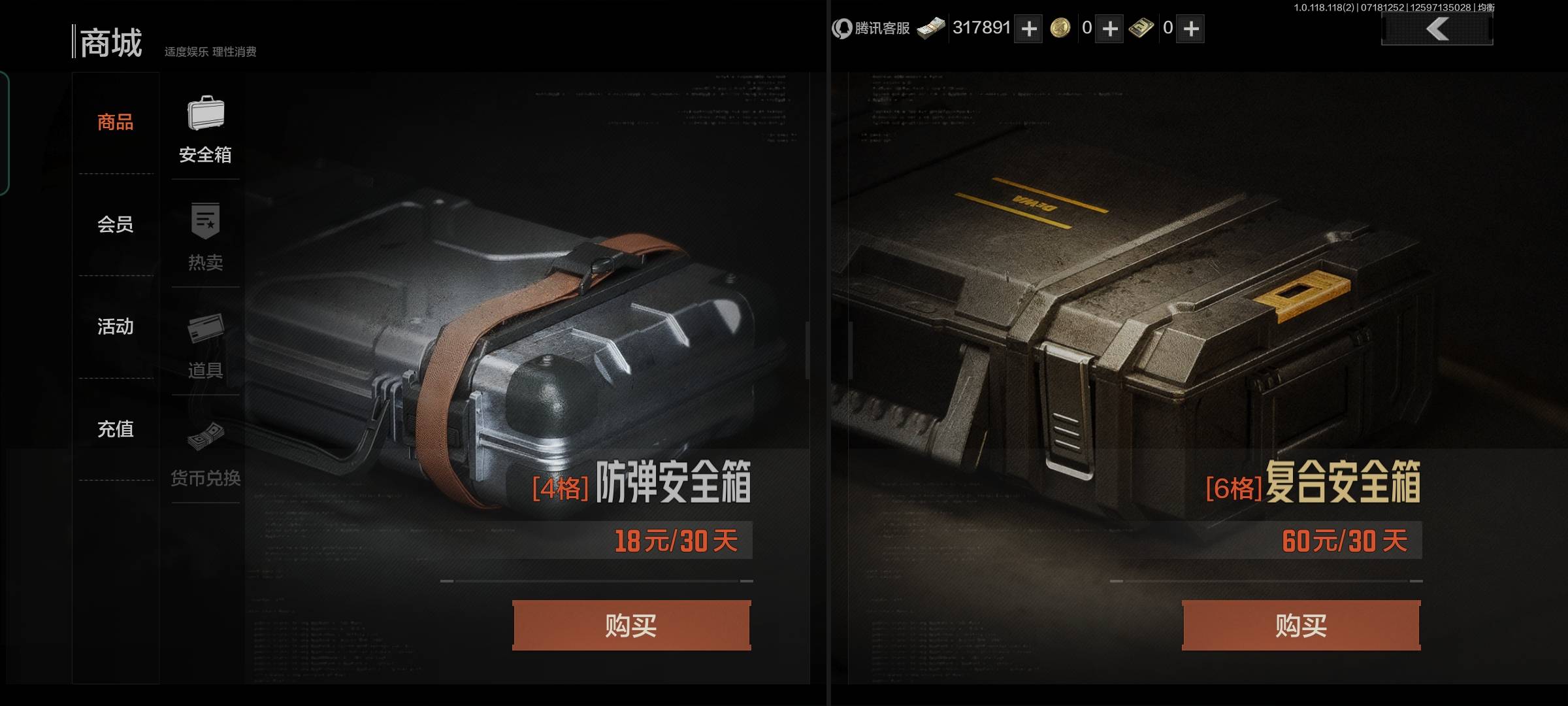1568x706 pixels.
Task: Select the 充值 recharge tab
Action: click(115, 429)
